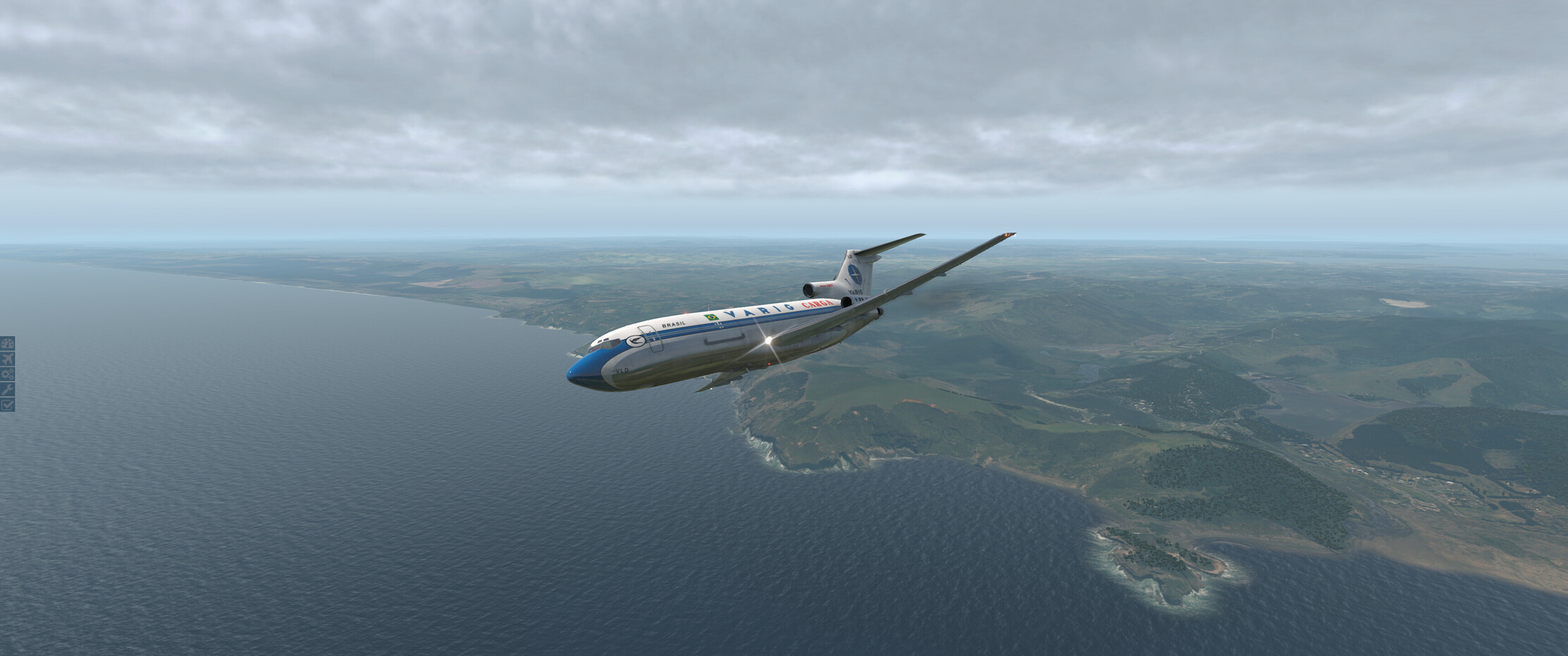Open the checkmark checklist icon
The image size is (1568, 656).
point(7,404)
